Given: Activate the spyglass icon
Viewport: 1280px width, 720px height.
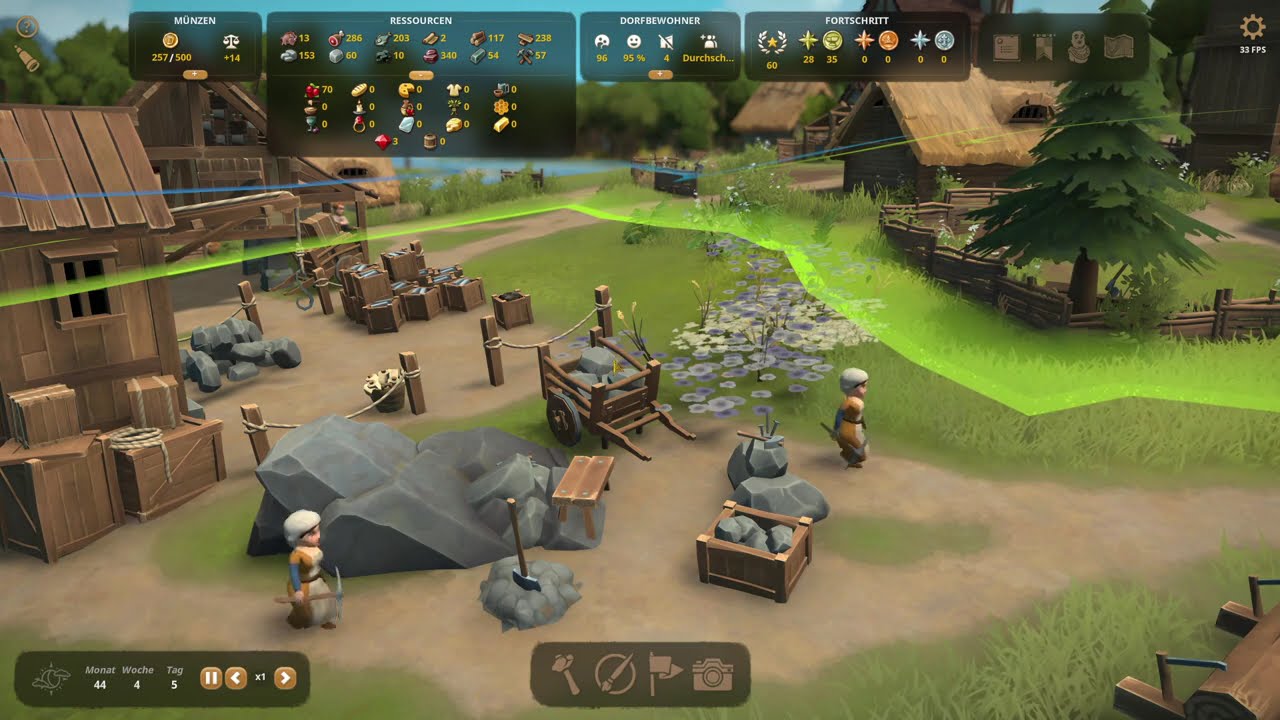Looking at the screenshot, I should [26, 59].
